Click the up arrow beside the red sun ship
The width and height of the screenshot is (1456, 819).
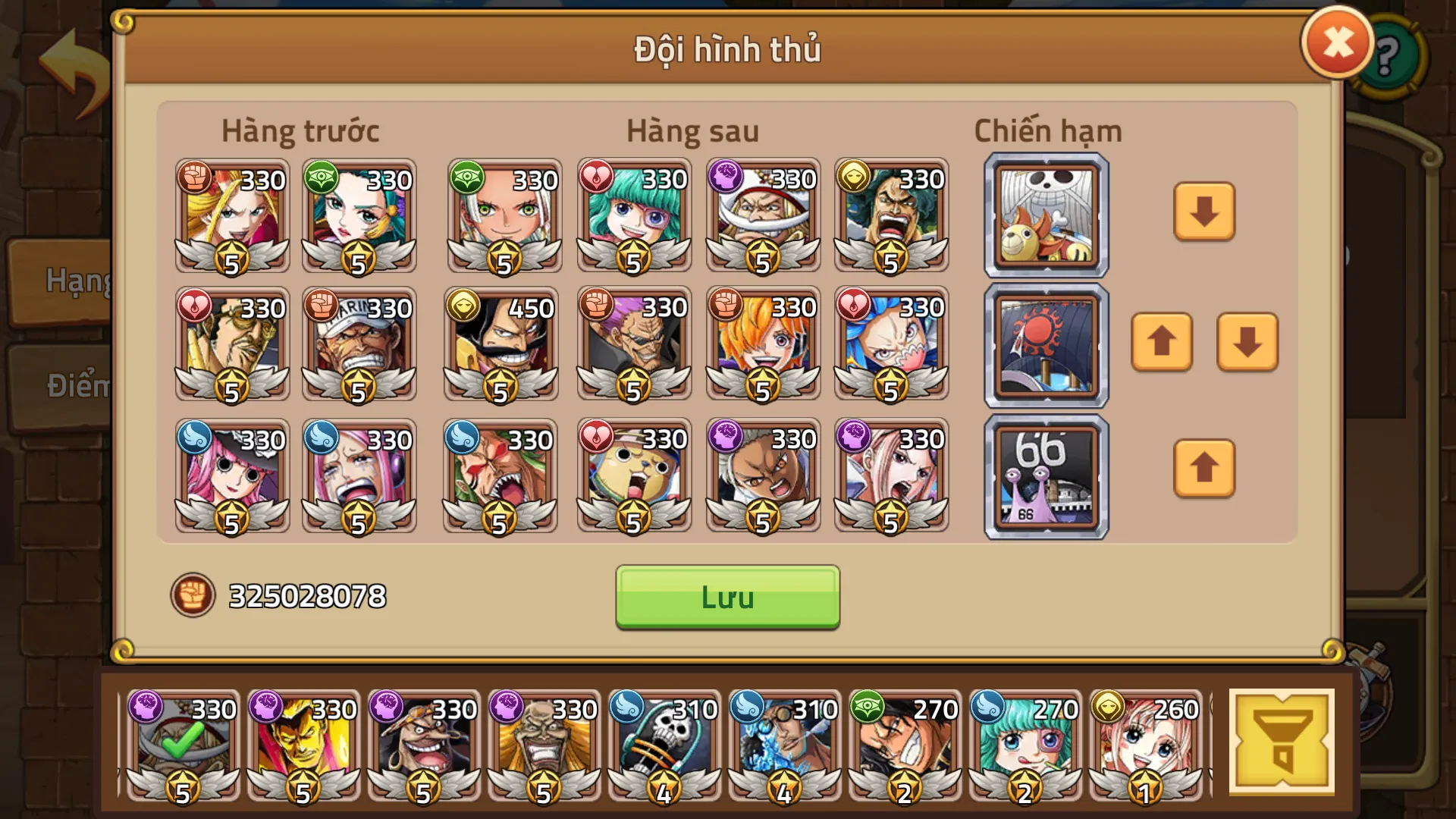[1162, 344]
